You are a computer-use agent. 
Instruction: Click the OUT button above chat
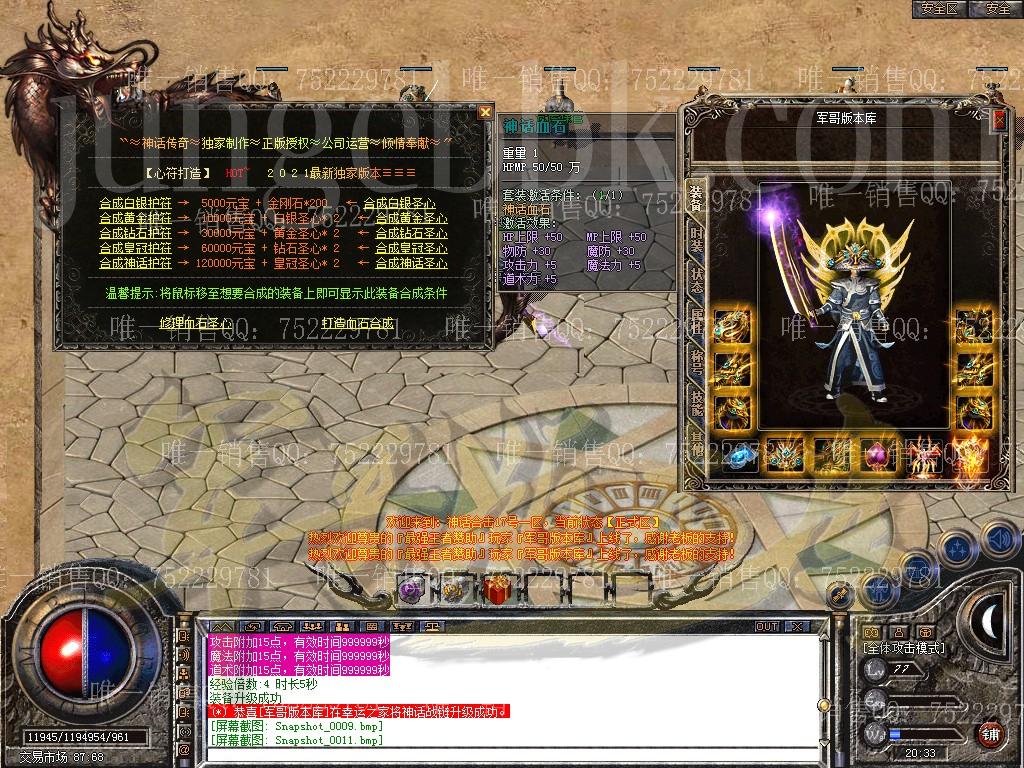767,626
